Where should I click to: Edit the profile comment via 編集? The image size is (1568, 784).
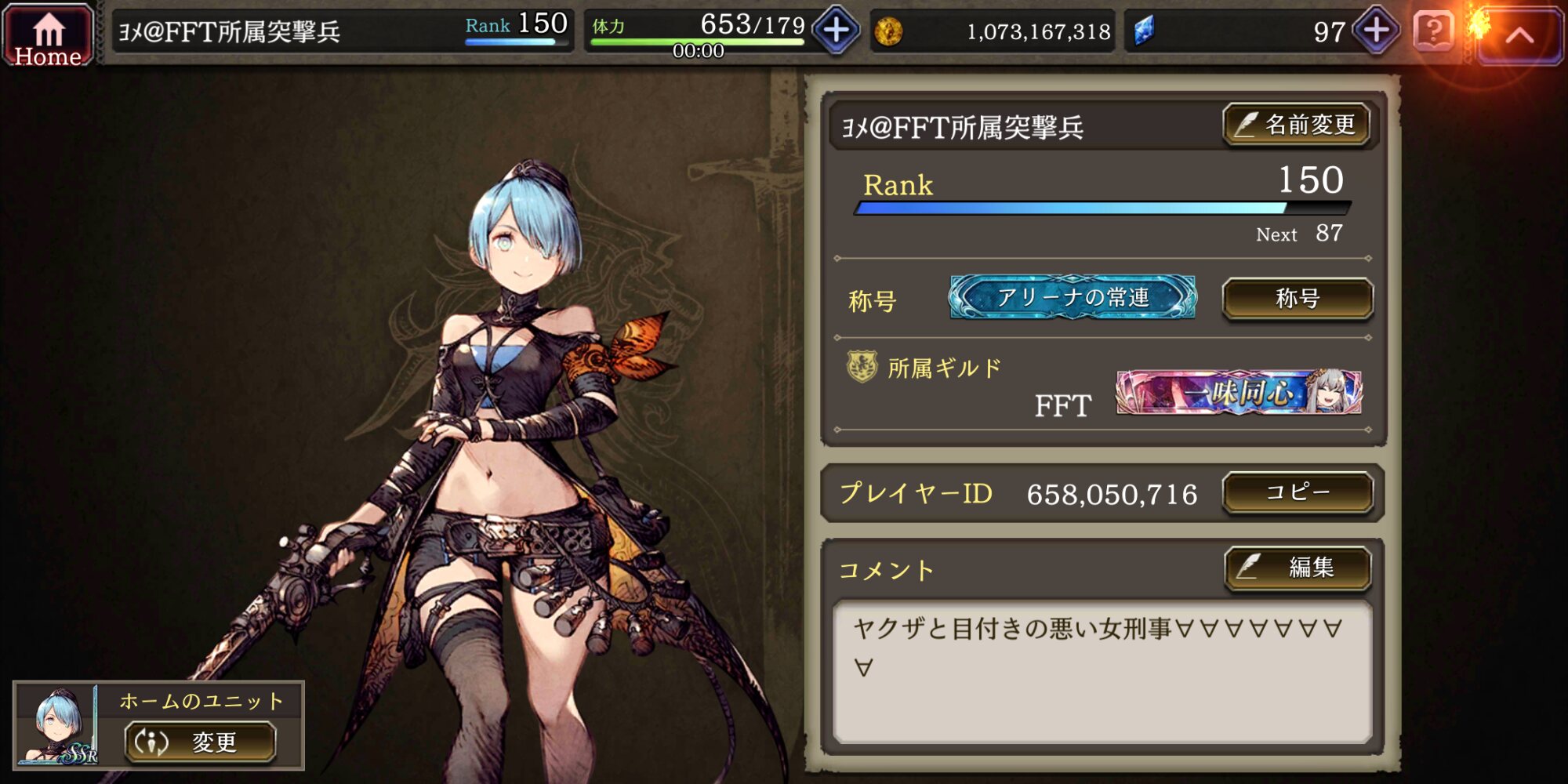click(x=1298, y=567)
